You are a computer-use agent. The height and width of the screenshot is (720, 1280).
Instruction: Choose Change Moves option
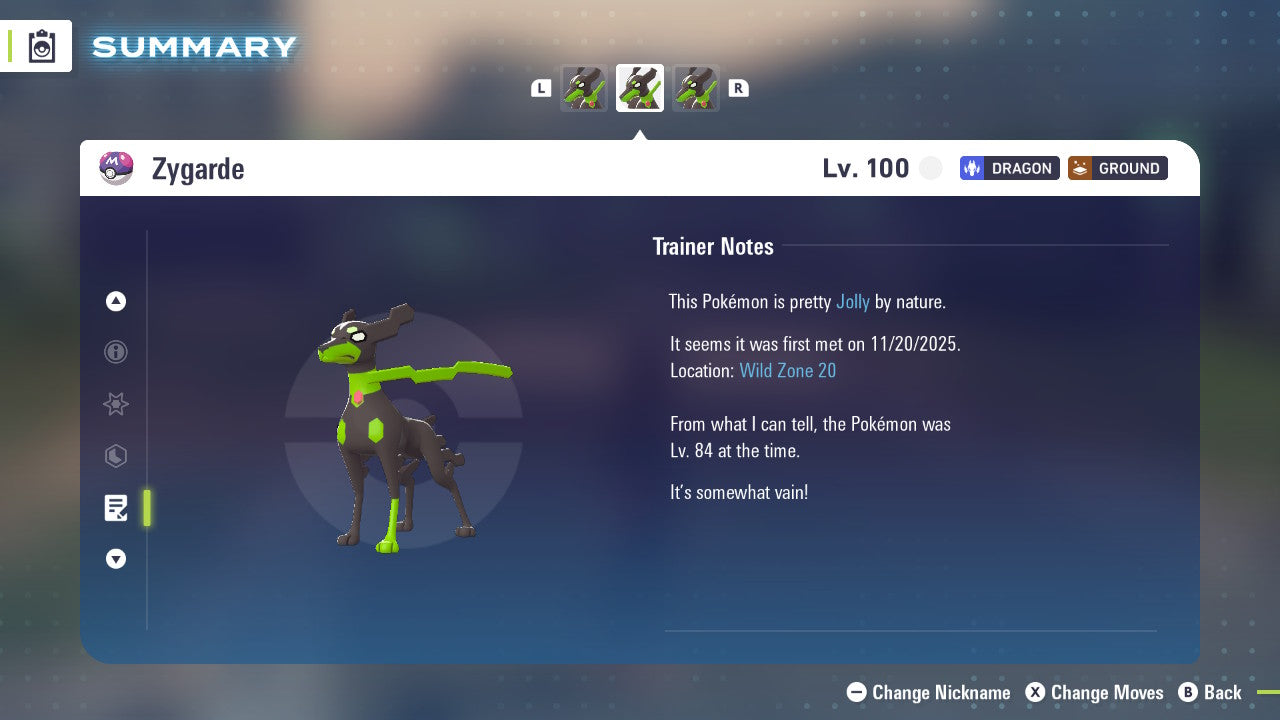1095,692
